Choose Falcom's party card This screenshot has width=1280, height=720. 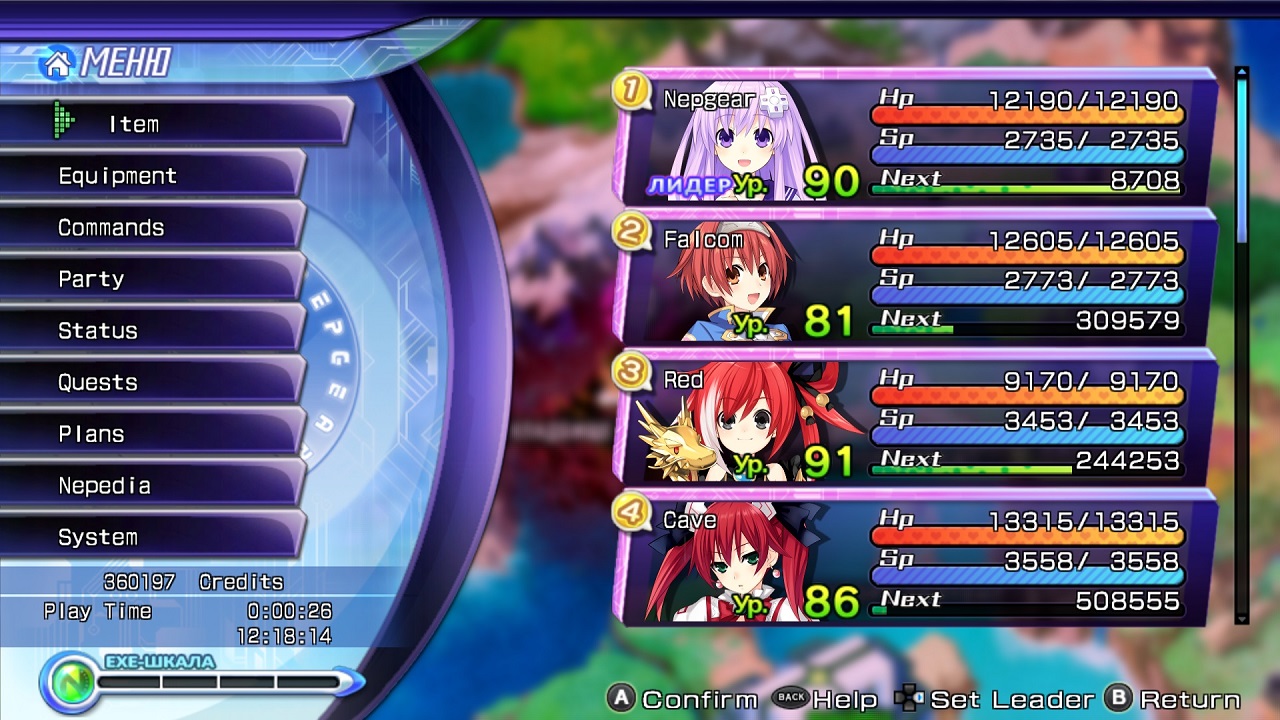tap(915, 278)
